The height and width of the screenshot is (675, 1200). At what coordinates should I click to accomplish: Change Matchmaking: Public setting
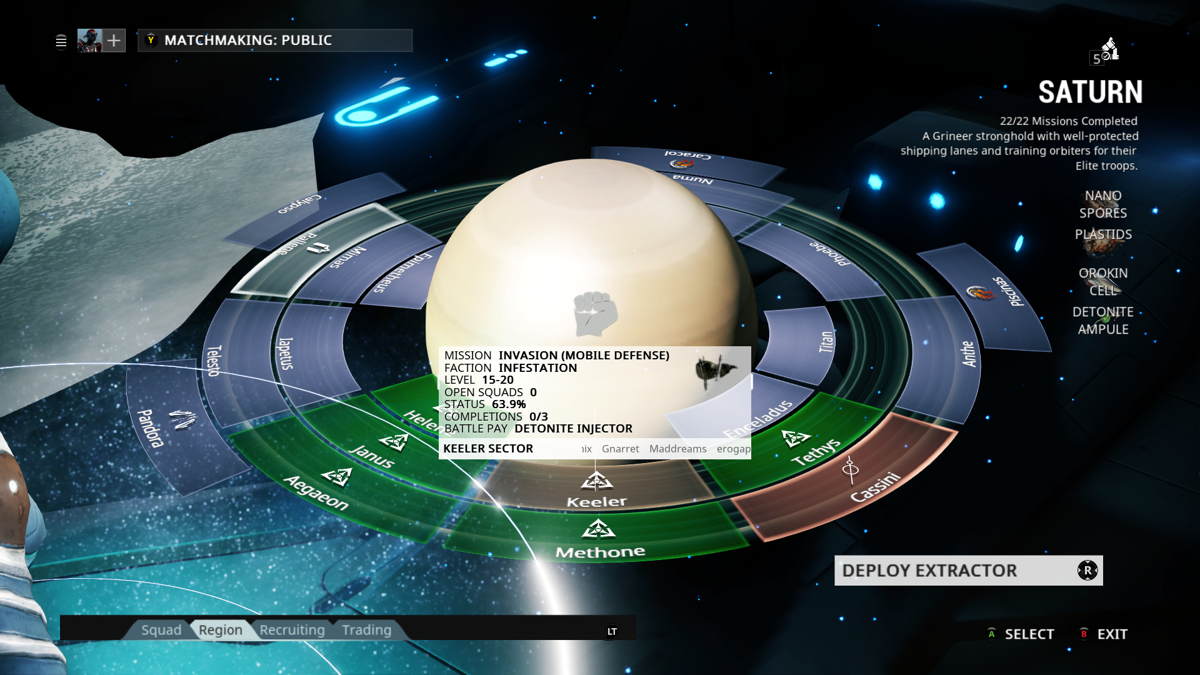275,41
